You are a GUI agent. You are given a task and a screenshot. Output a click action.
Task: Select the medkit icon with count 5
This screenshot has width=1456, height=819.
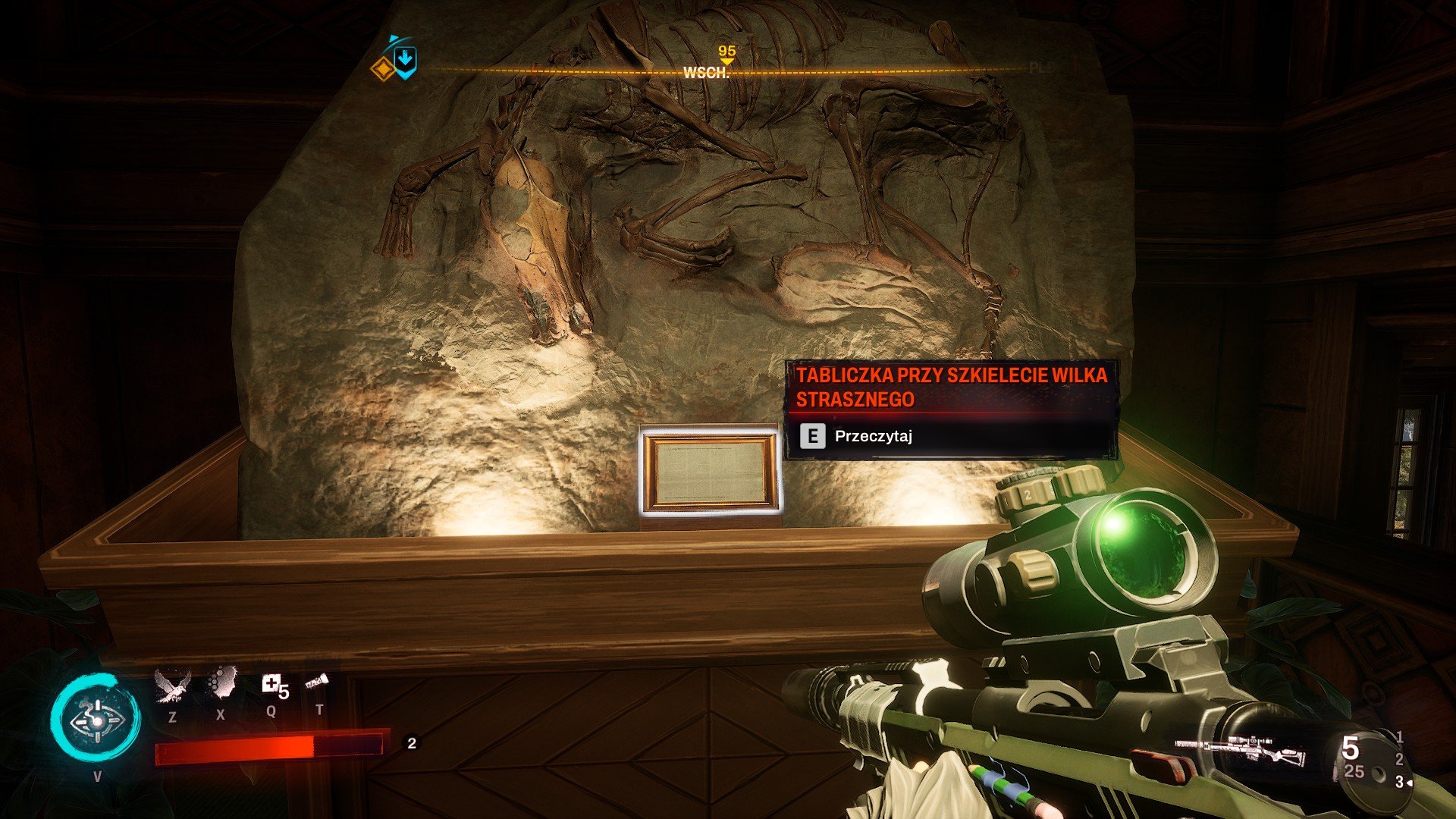[272, 686]
